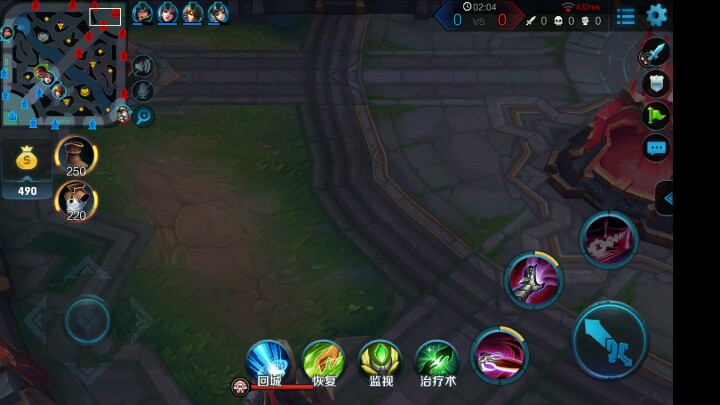This screenshot has width=720, height=405.
Task: Send the shield retreat signal
Action: [655, 84]
